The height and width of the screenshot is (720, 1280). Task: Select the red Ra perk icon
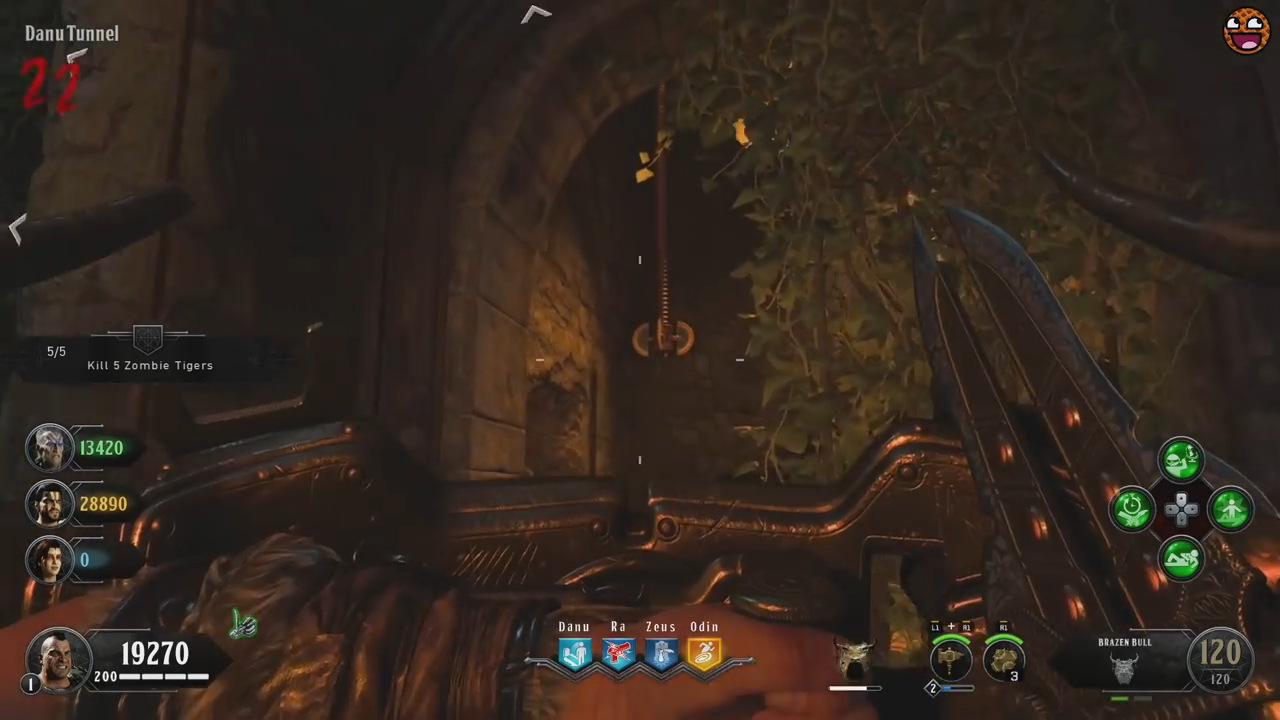(618, 655)
